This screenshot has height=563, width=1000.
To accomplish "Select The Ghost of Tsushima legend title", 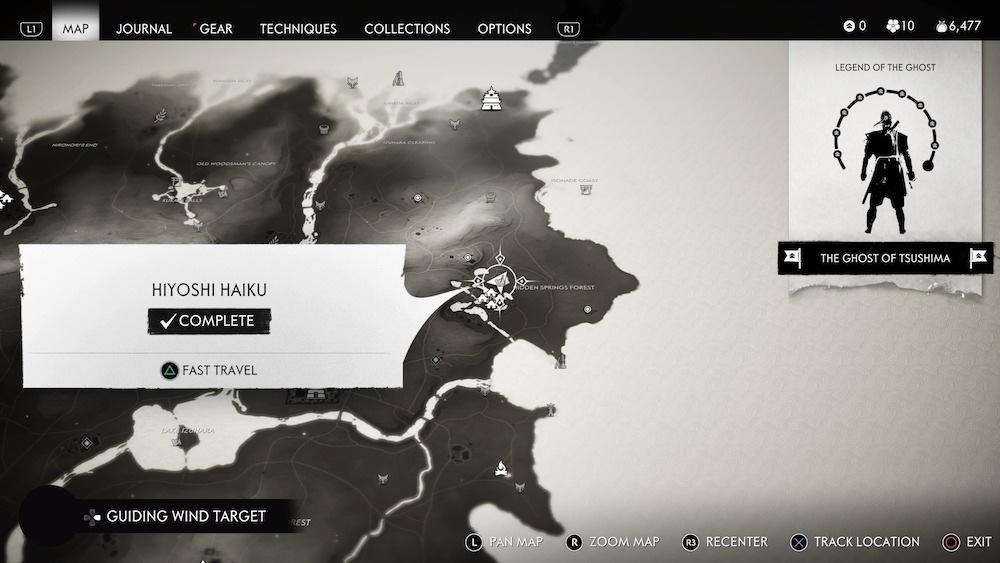I will 884,258.
